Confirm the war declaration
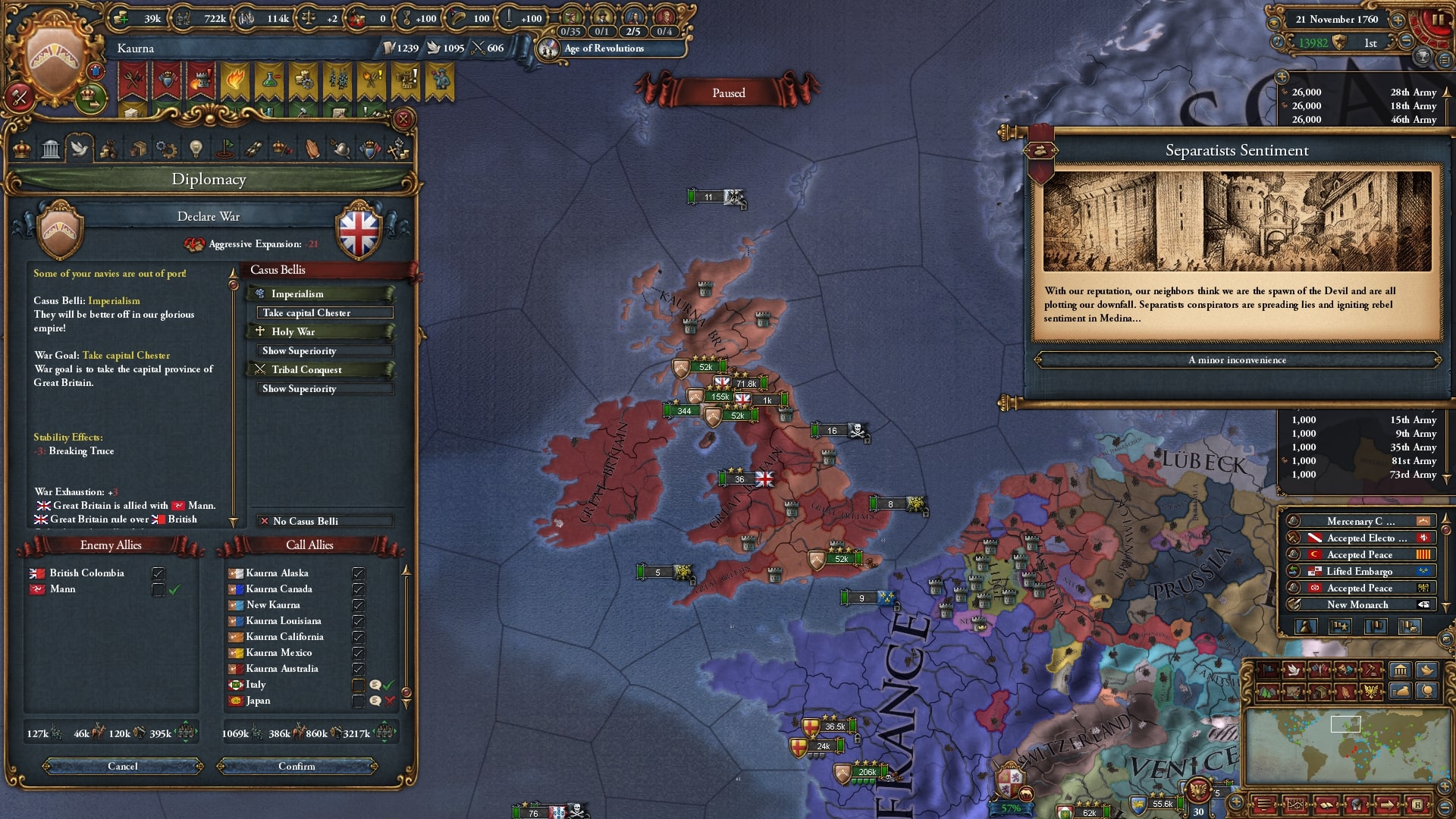Viewport: 1456px width, 819px height. pyautogui.click(x=297, y=767)
